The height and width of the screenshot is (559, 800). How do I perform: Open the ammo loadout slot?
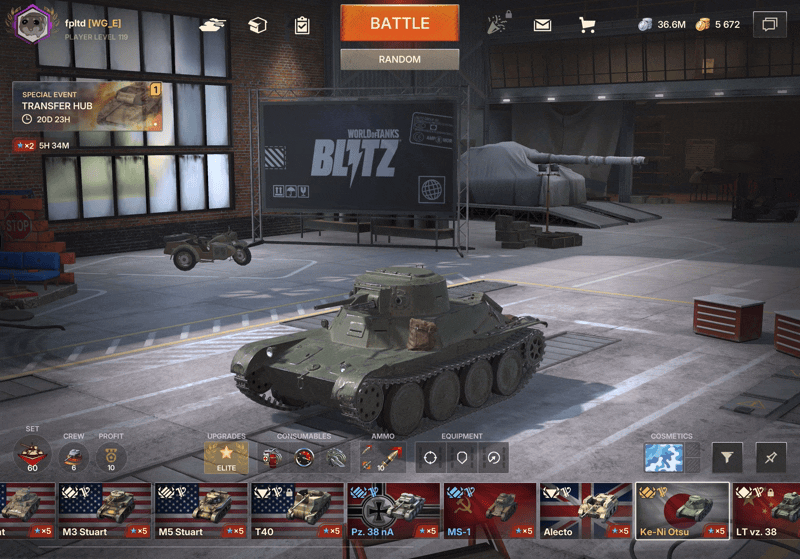[x=381, y=458]
